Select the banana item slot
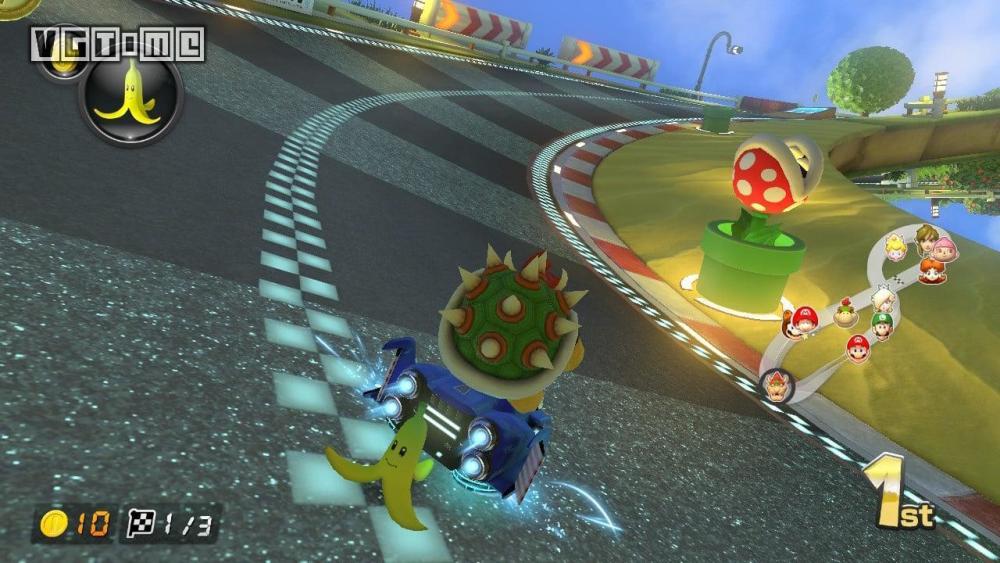 tap(131, 97)
